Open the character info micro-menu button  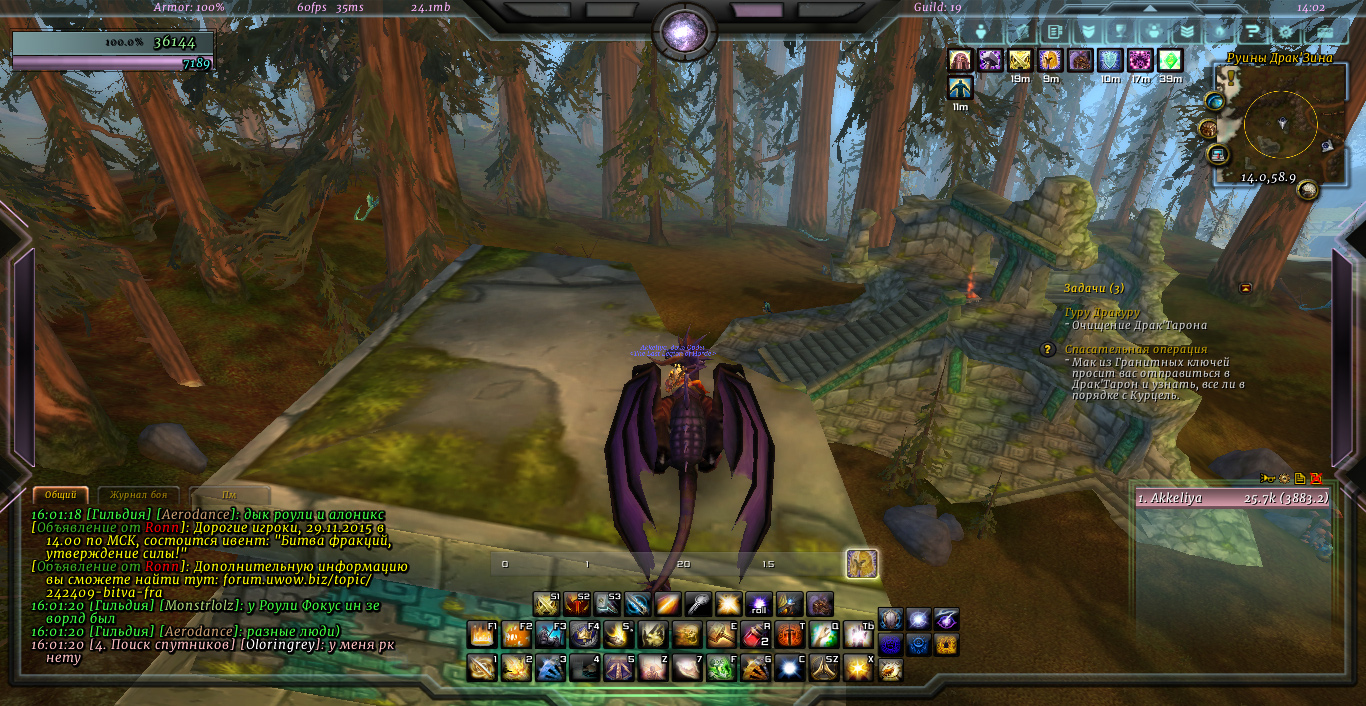click(x=981, y=31)
